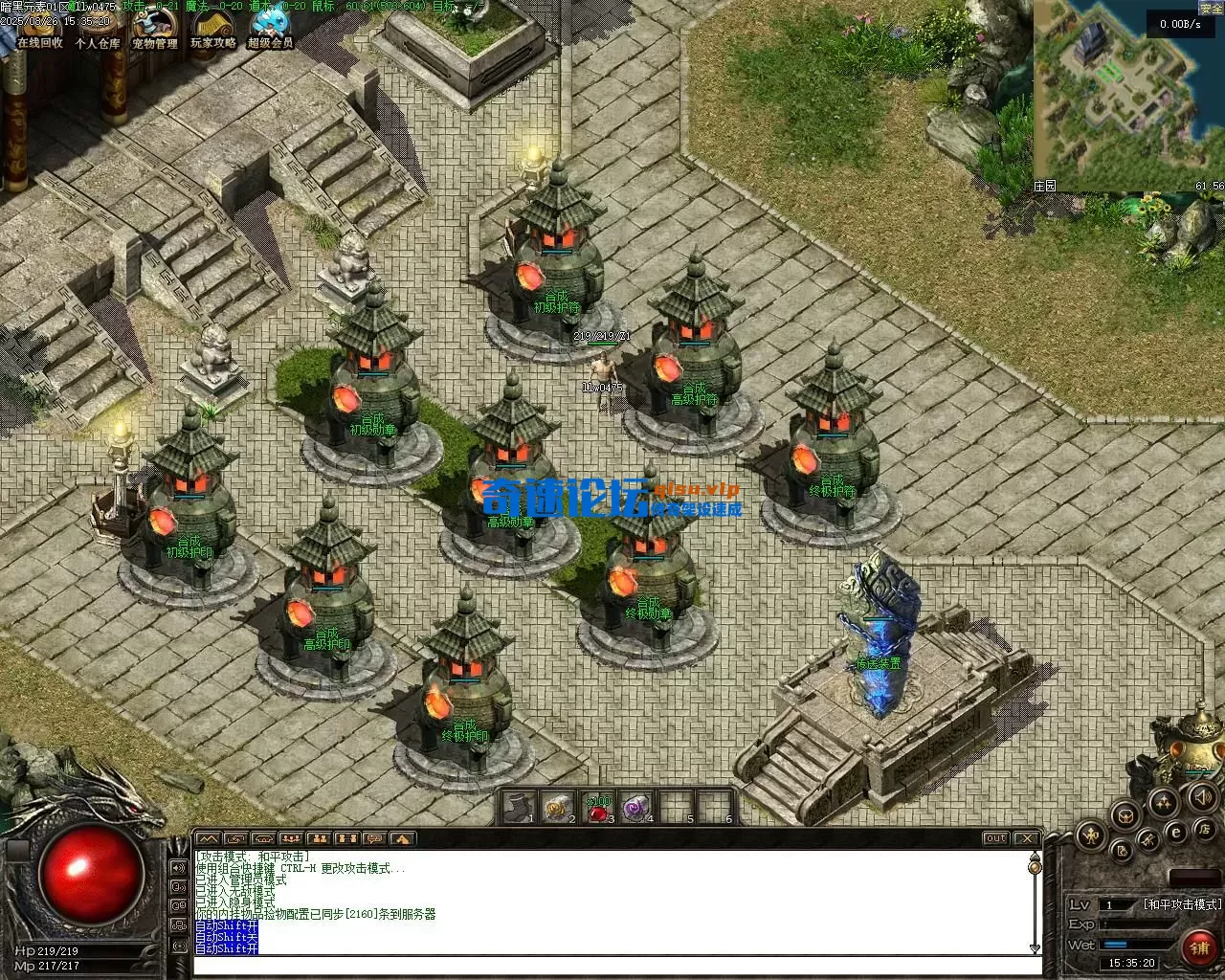
Task: Click the red 铺 stall button
Action: coord(1199,947)
